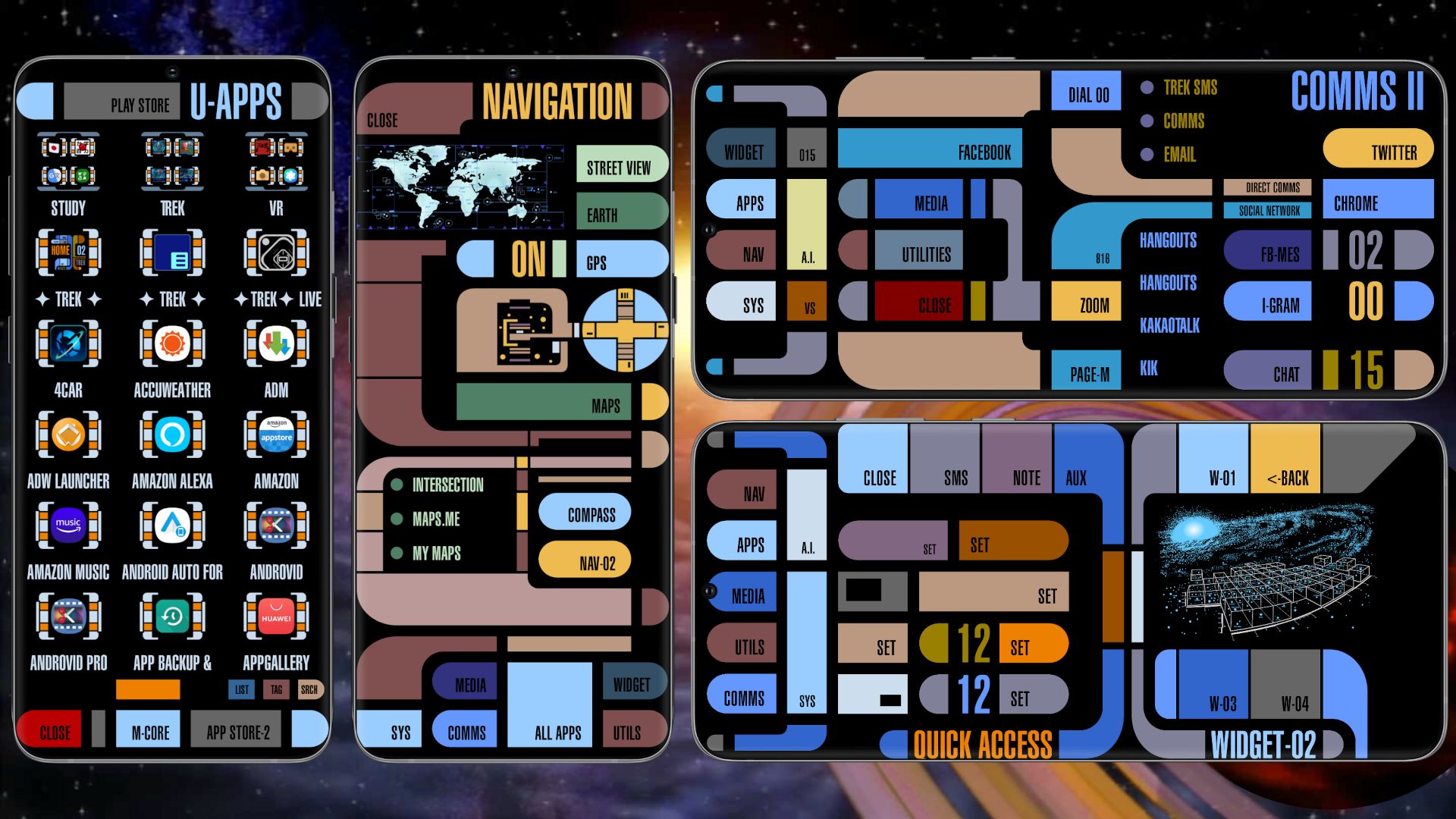The image size is (1456, 819).
Task: Click the orange progress bar above M-CORE
Action: click(147, 689)
